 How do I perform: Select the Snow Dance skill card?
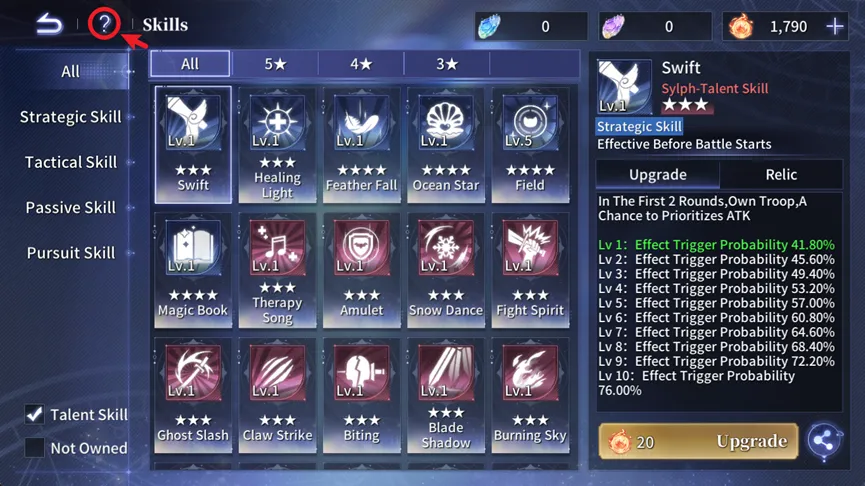[445, 270]
